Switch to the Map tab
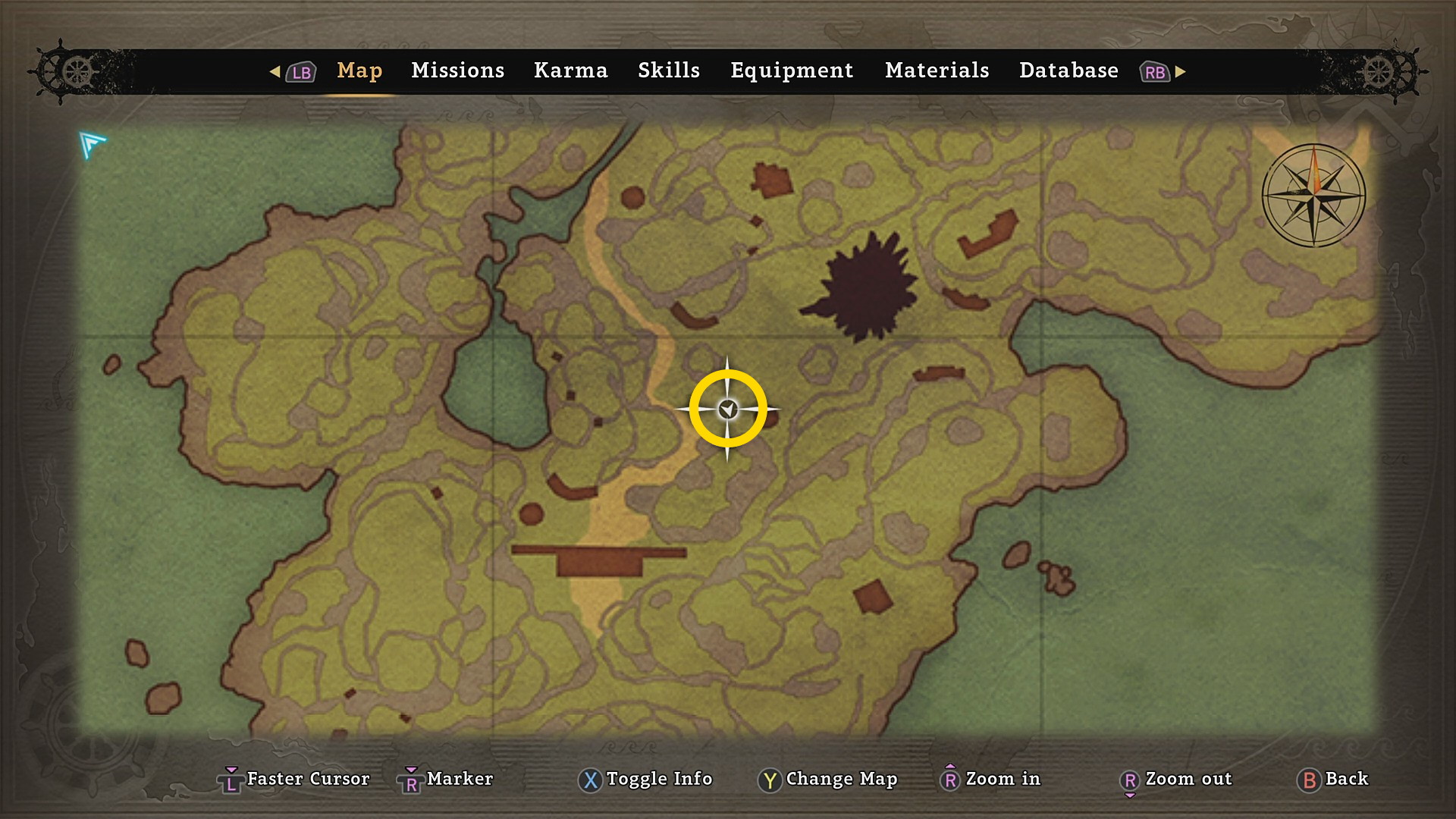Screen dimensions: 1456x819 pyautogui.click(x=359, y=71)
